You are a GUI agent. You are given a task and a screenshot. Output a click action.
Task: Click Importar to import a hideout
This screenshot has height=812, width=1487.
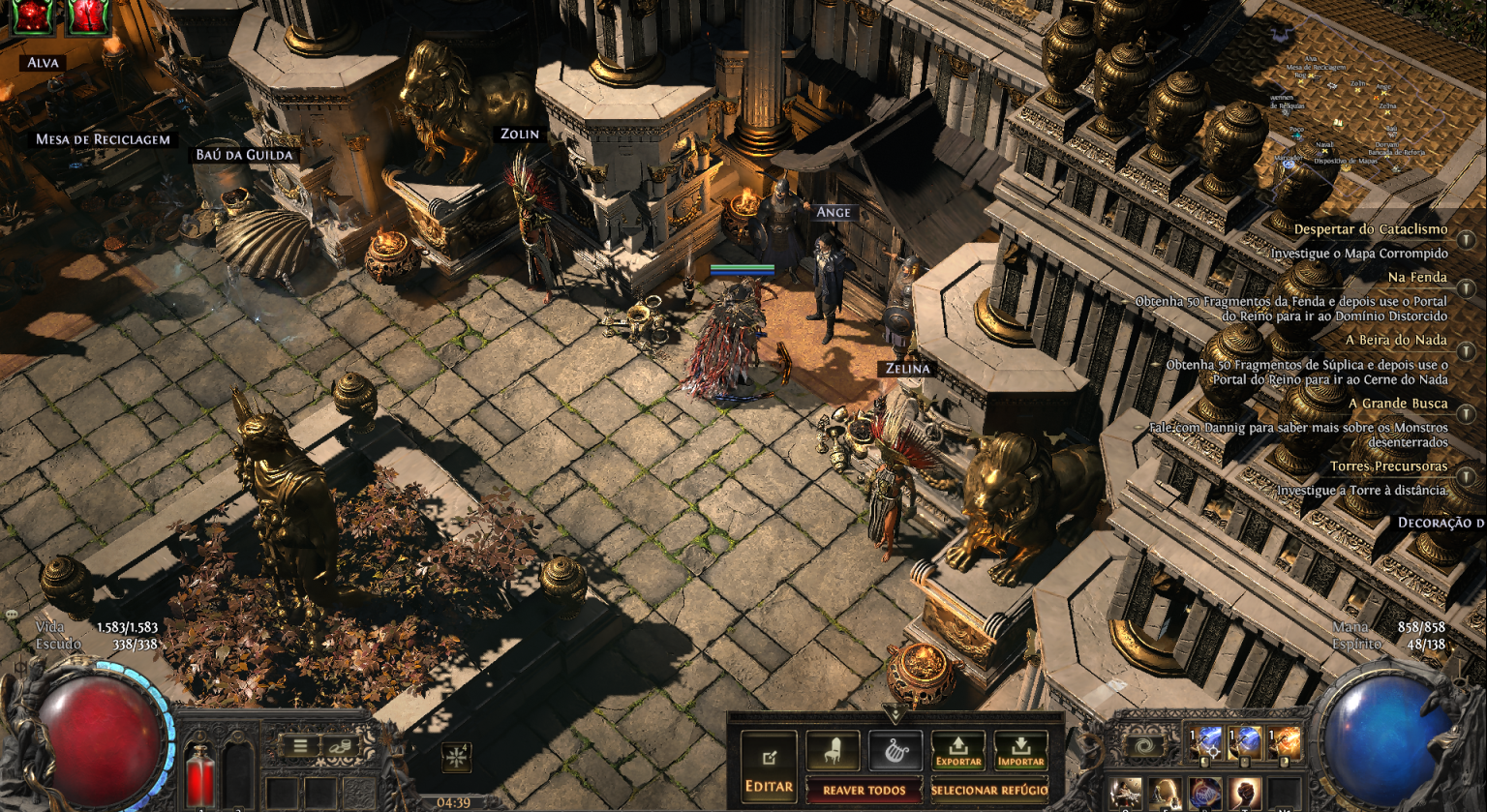pyautogui.click(x=1020, y=751)
